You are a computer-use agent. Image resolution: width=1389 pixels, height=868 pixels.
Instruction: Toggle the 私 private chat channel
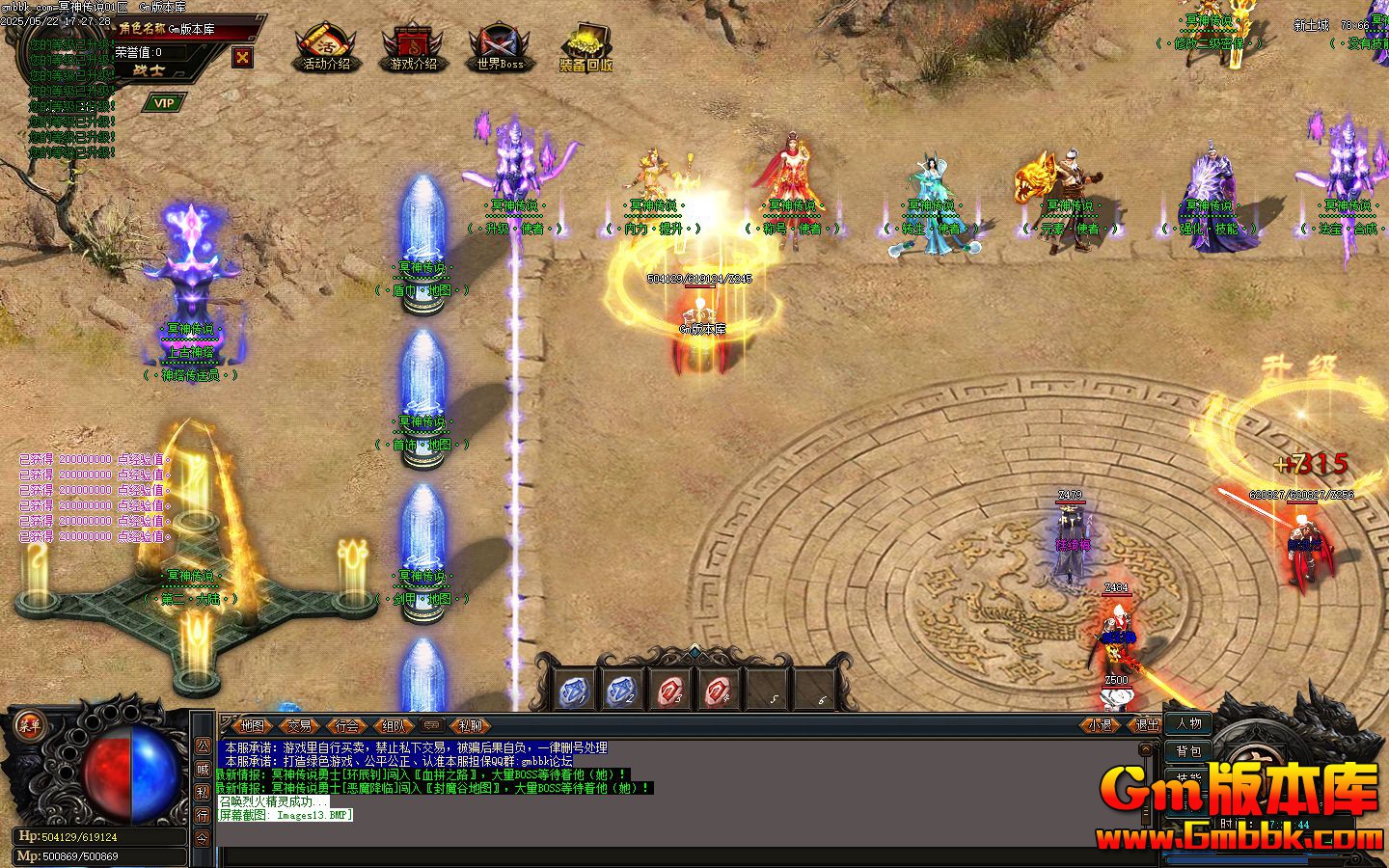pos(202,791)
